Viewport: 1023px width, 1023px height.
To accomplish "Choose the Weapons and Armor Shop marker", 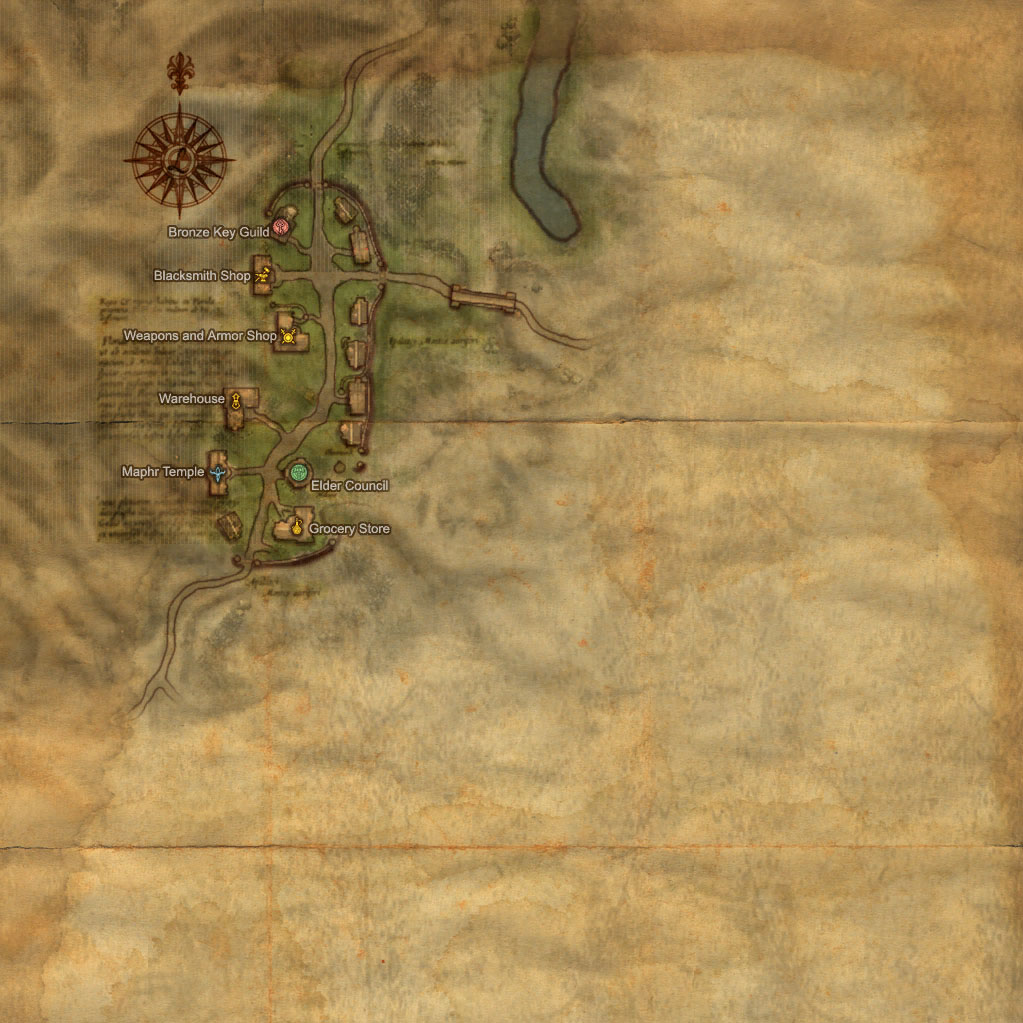I will click(288, 336).
